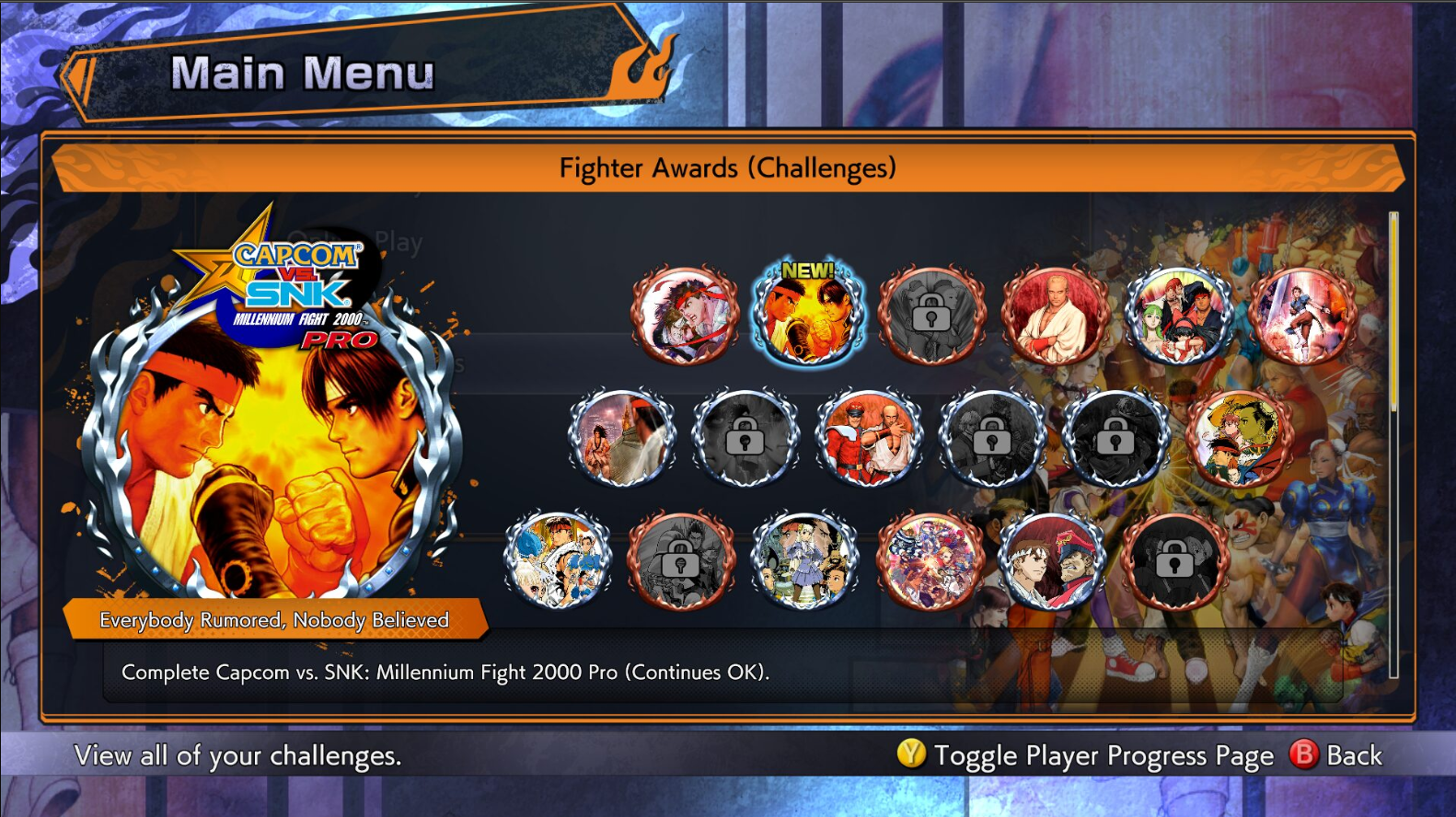Open the Evil Ryu award in the top-left
The image size is (1456, 817).
point(685,314)
